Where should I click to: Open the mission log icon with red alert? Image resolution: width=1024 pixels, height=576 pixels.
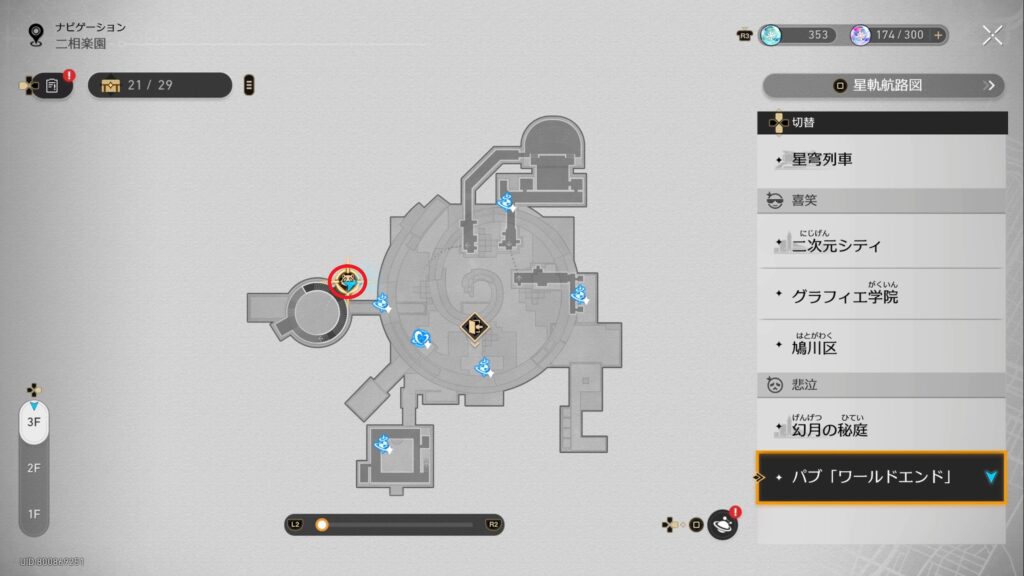point(53,86)
